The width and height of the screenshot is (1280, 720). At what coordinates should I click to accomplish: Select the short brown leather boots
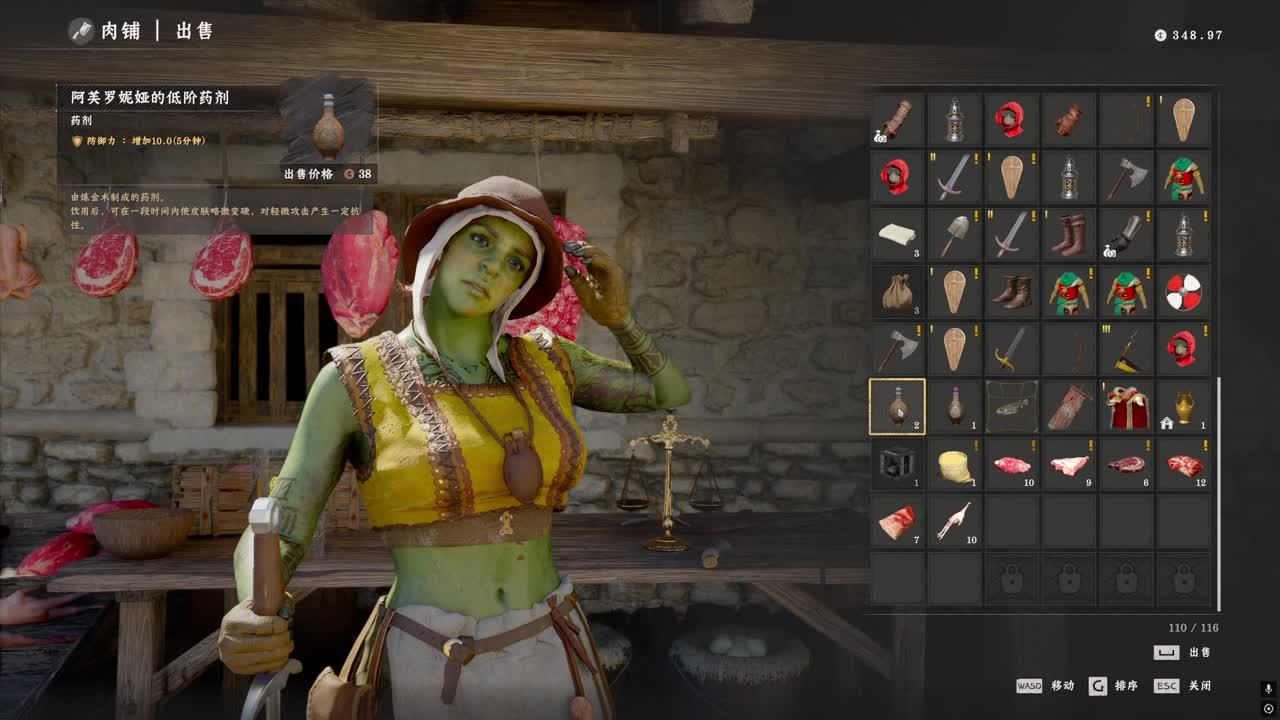(x=1012, y=291)
